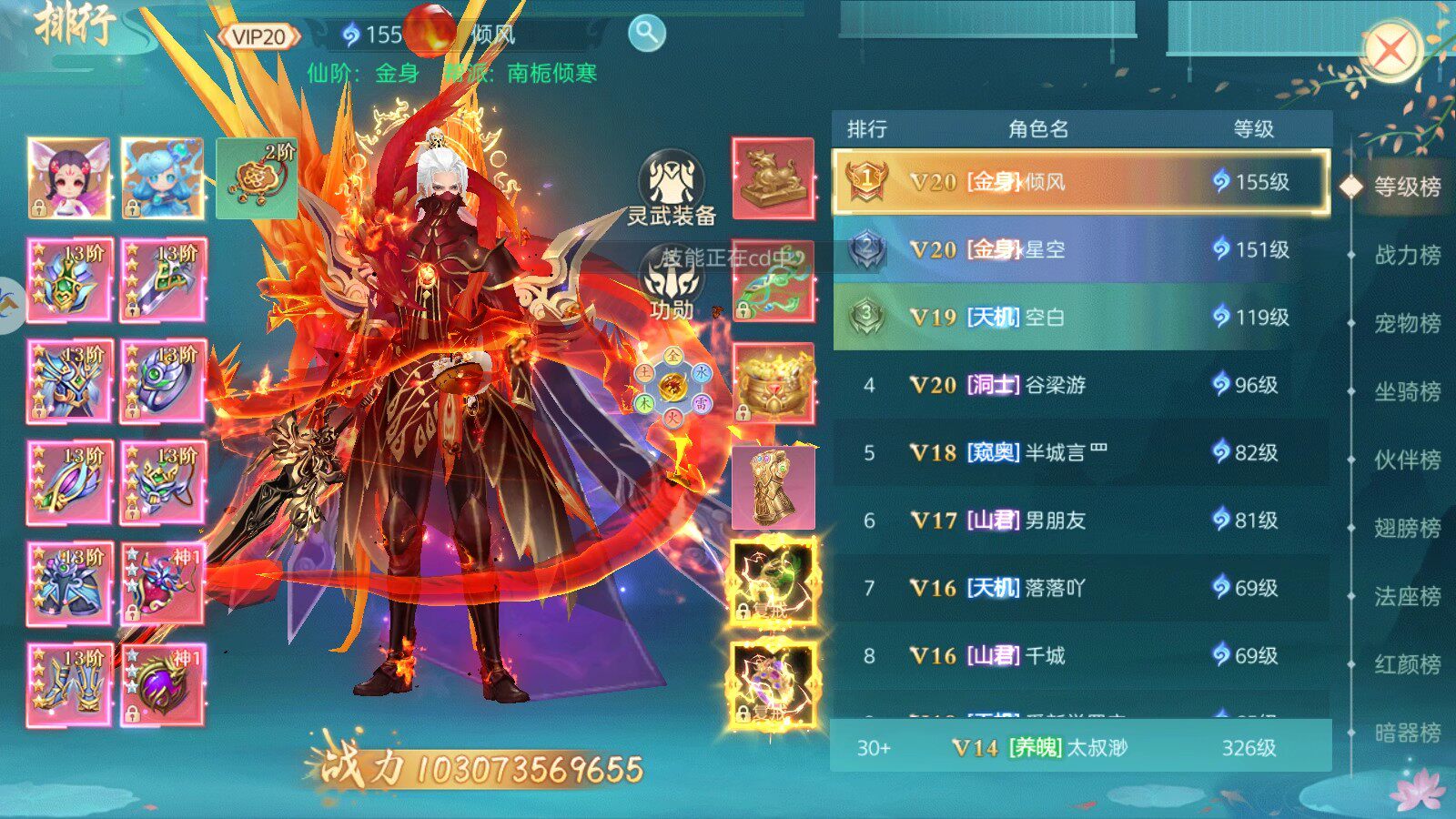
Task: Show the 宠物榜 ranking tab
Action: tap(1406, 323)
